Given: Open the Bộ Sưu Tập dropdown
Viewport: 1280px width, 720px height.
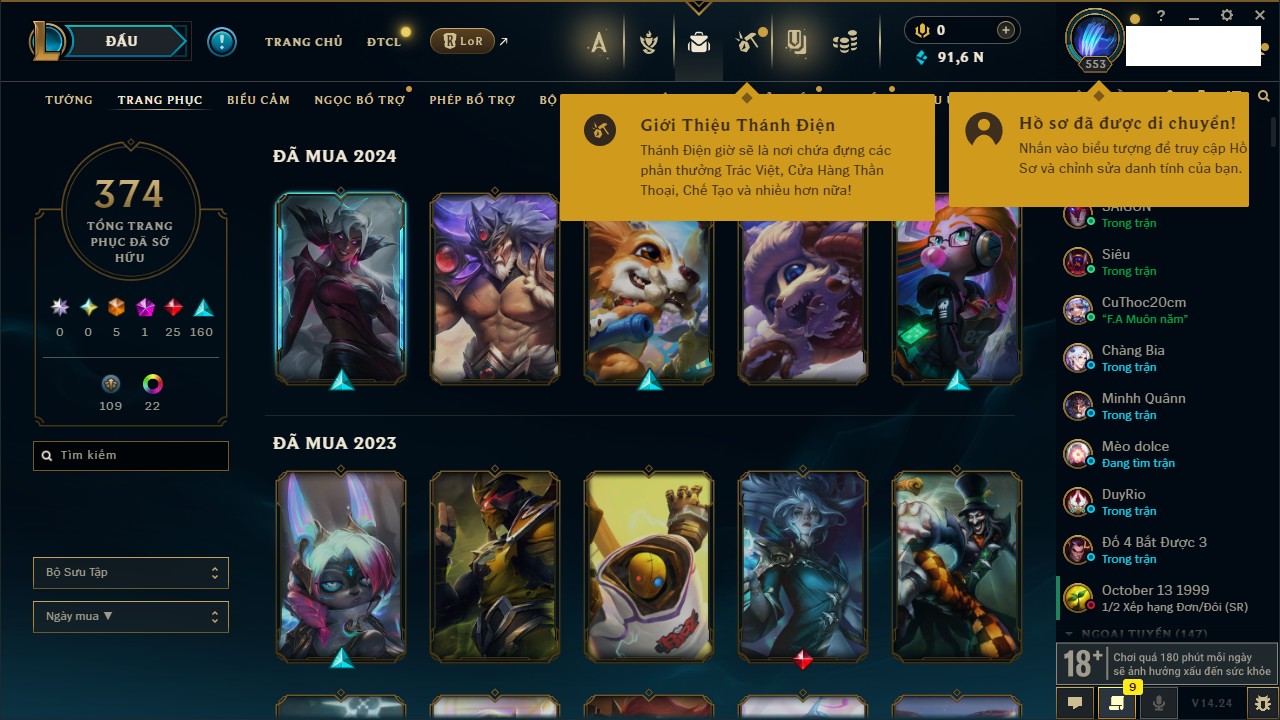Looking at the screenshot, I should [131, 573].
